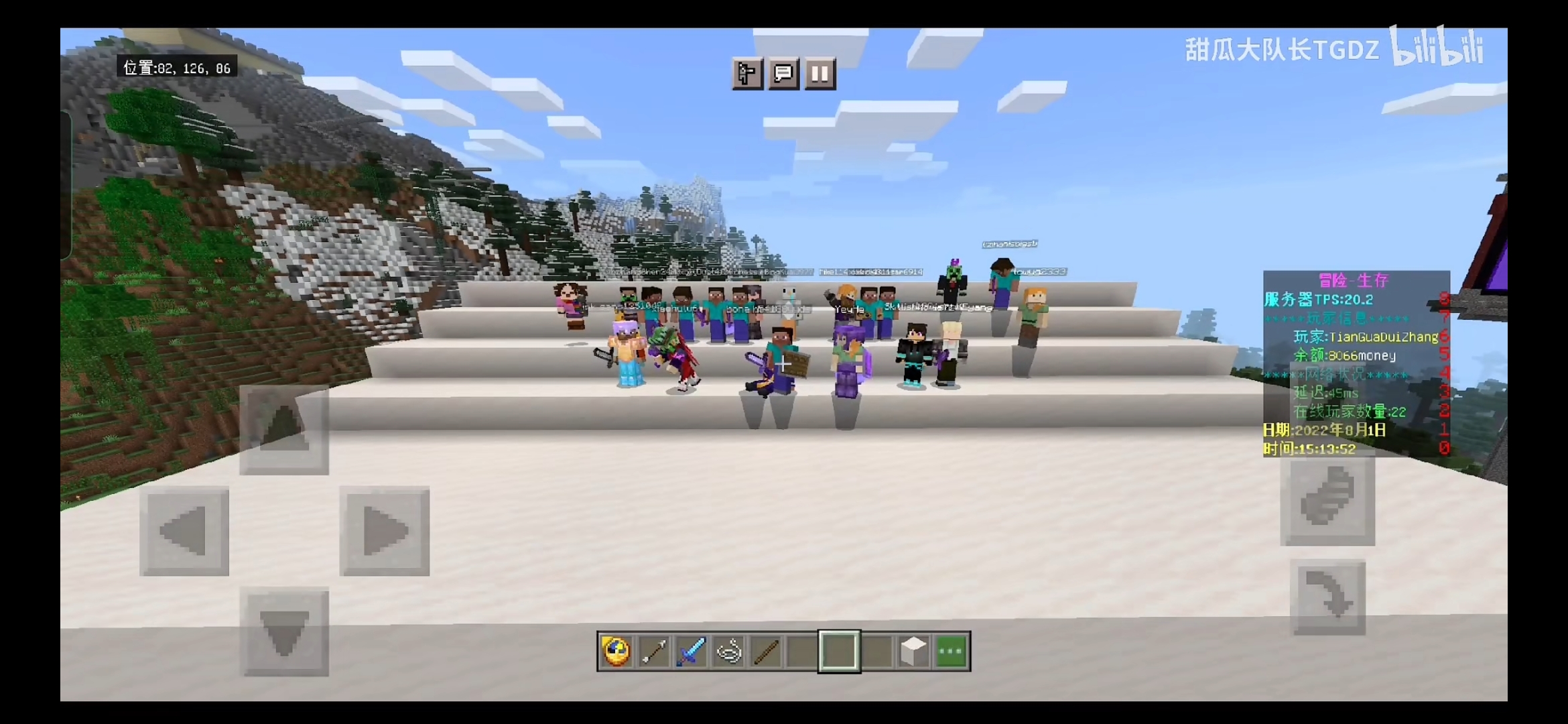The image size is (1568, 724).
Task: Tap the left movement arrow
Action: tap(184, 531)
